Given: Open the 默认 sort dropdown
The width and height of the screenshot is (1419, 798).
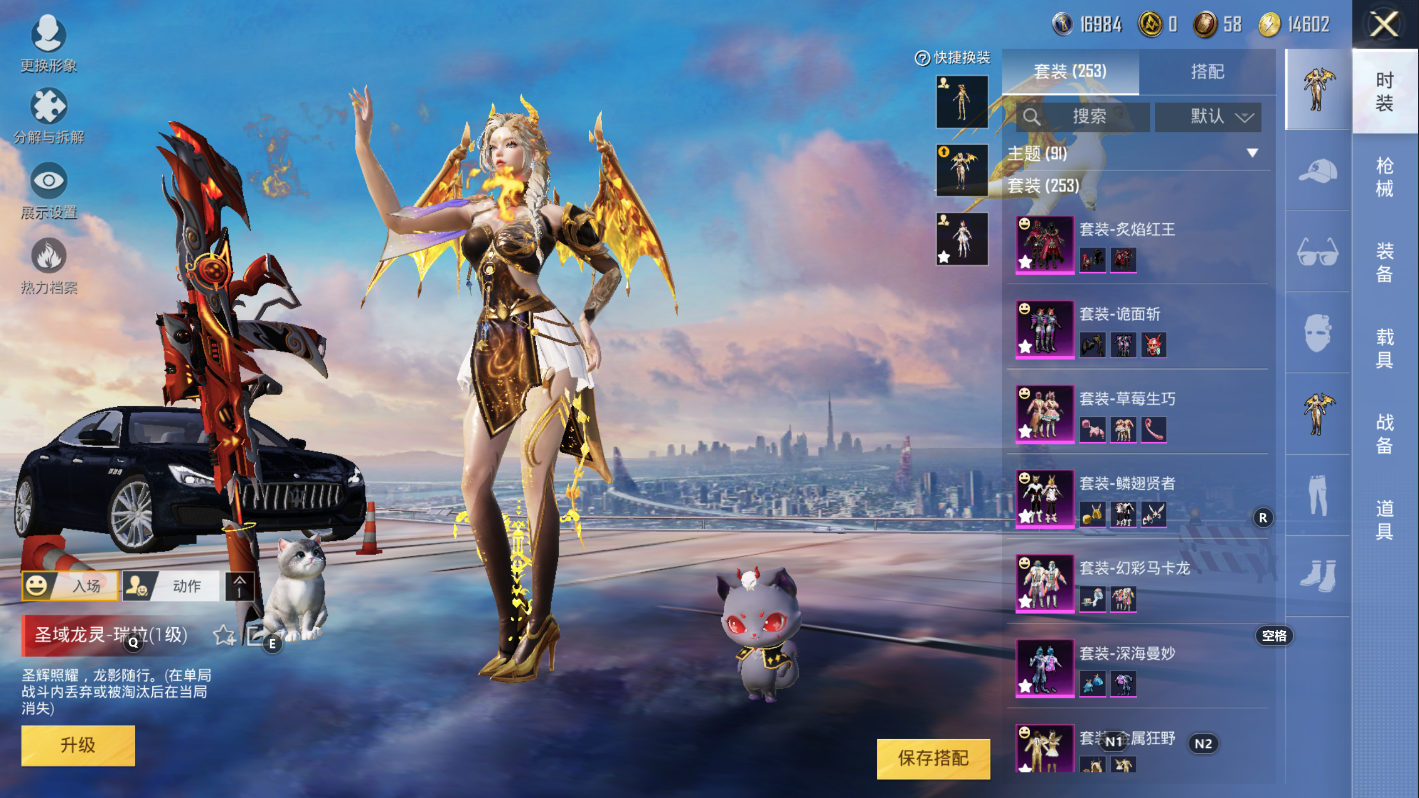Looking at the screenshot, I should pos(1208,117).
